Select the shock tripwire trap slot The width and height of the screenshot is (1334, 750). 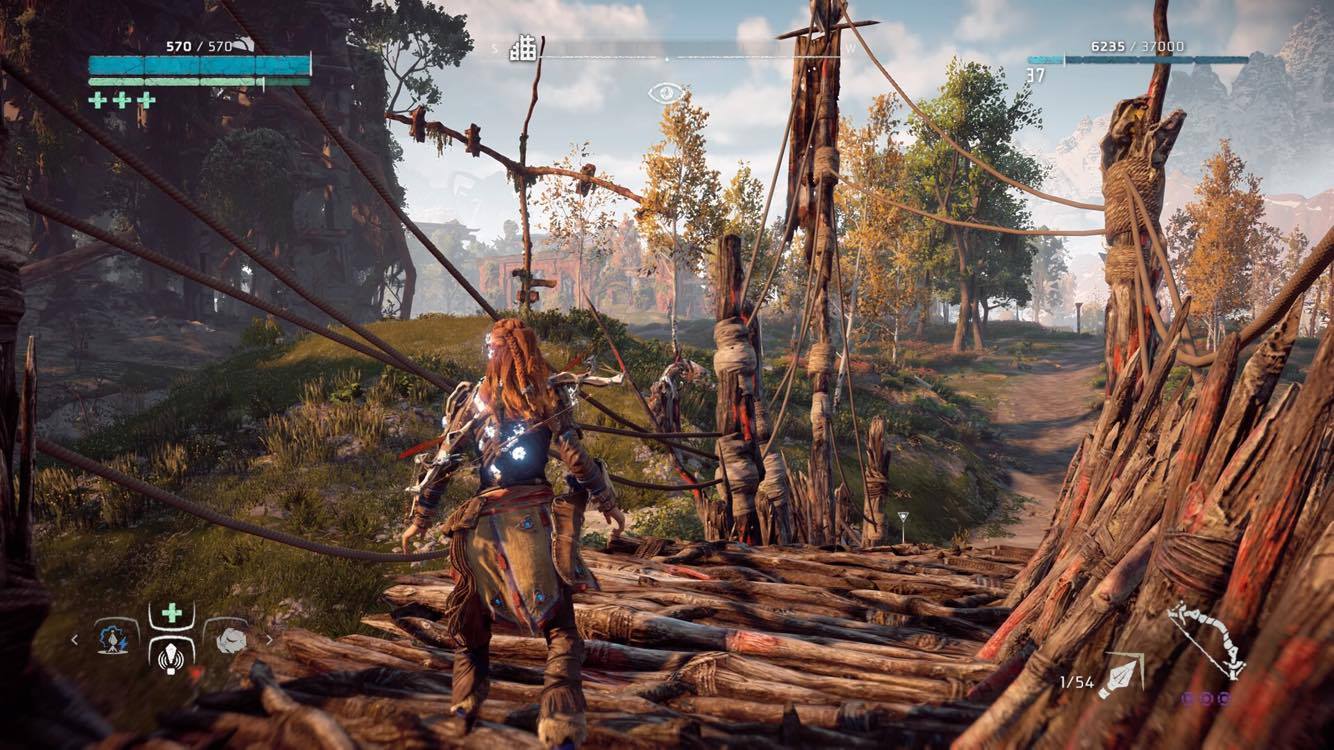(112, 637)
